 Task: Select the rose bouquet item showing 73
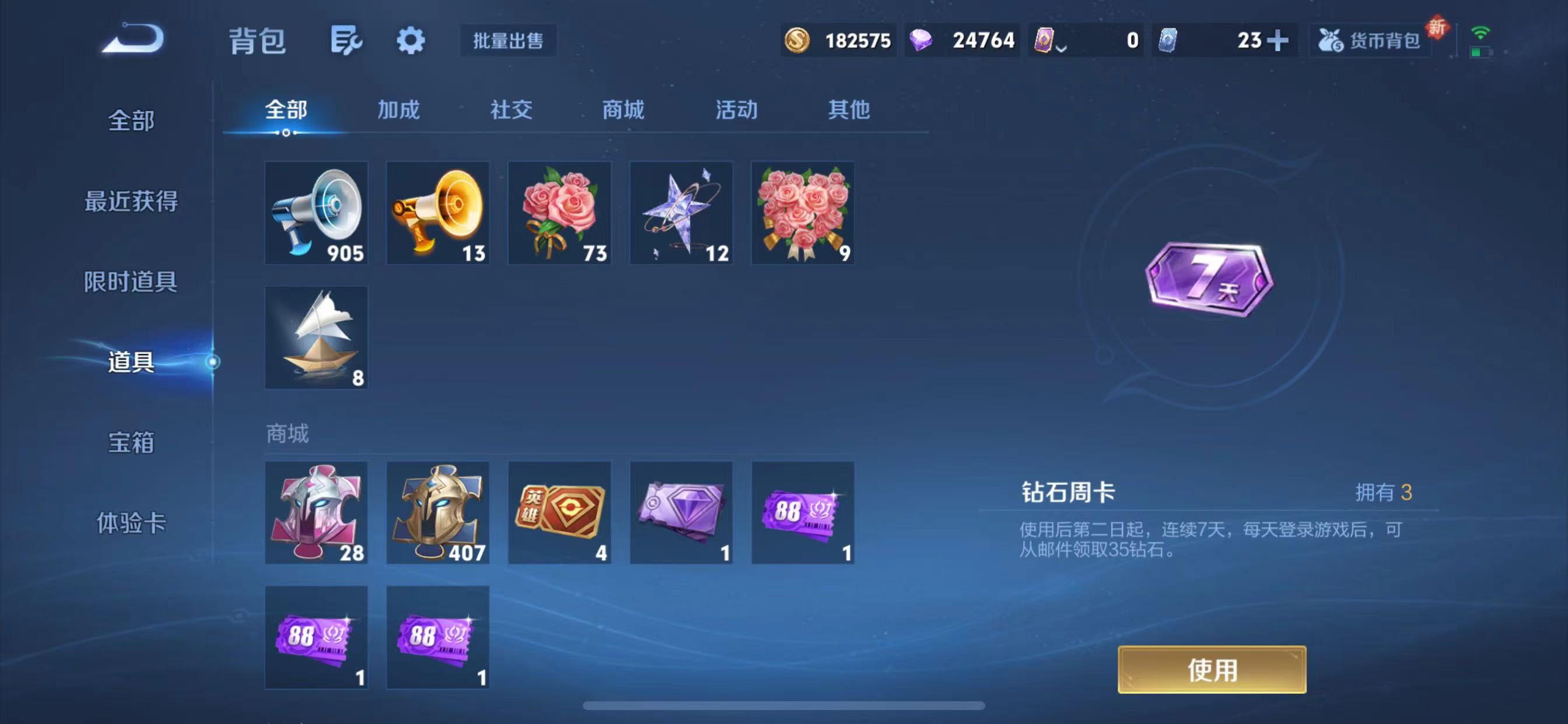pos(559,213)
